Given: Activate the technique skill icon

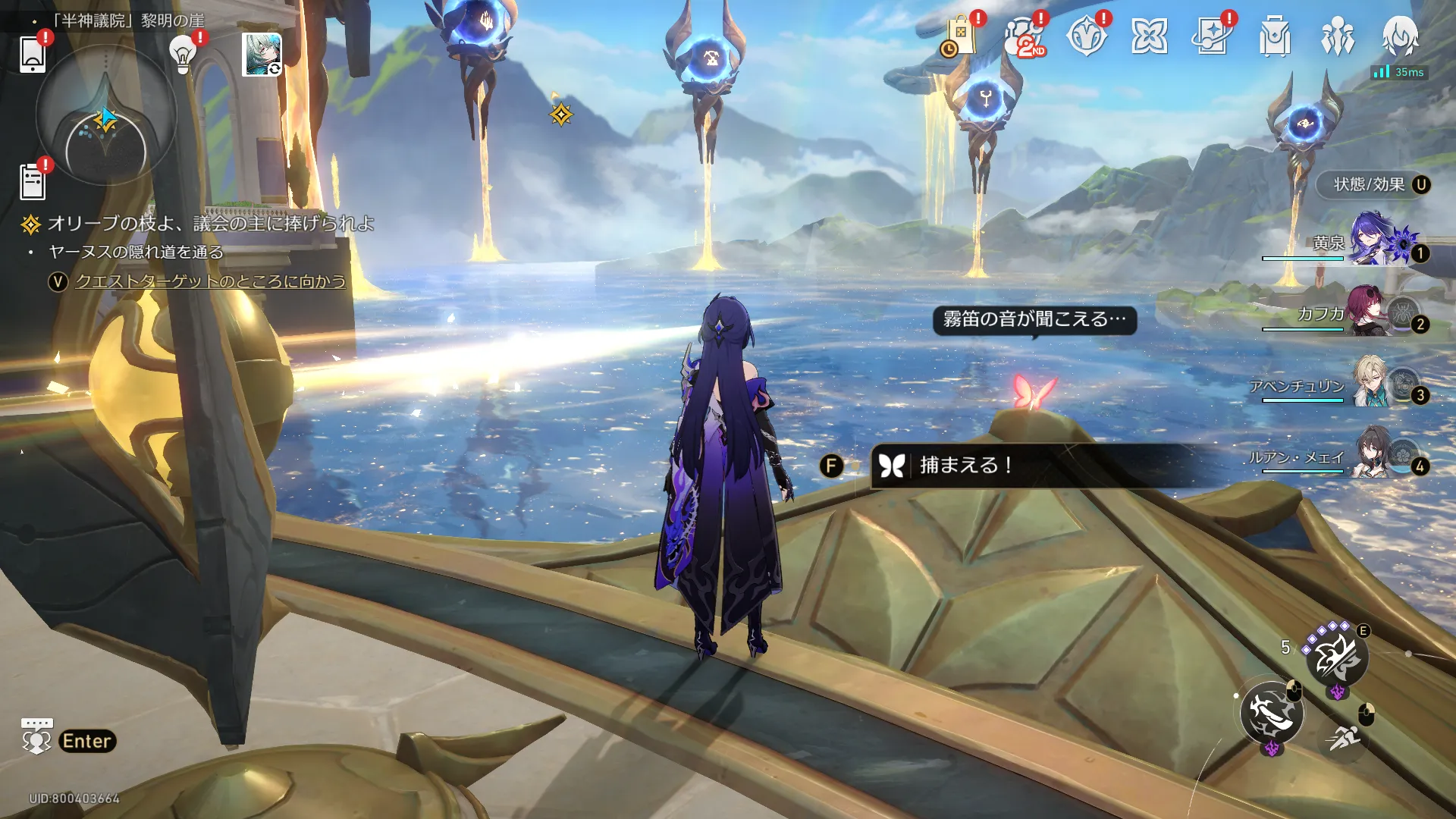Looking at the screenshot, I should coord(1336,657).
